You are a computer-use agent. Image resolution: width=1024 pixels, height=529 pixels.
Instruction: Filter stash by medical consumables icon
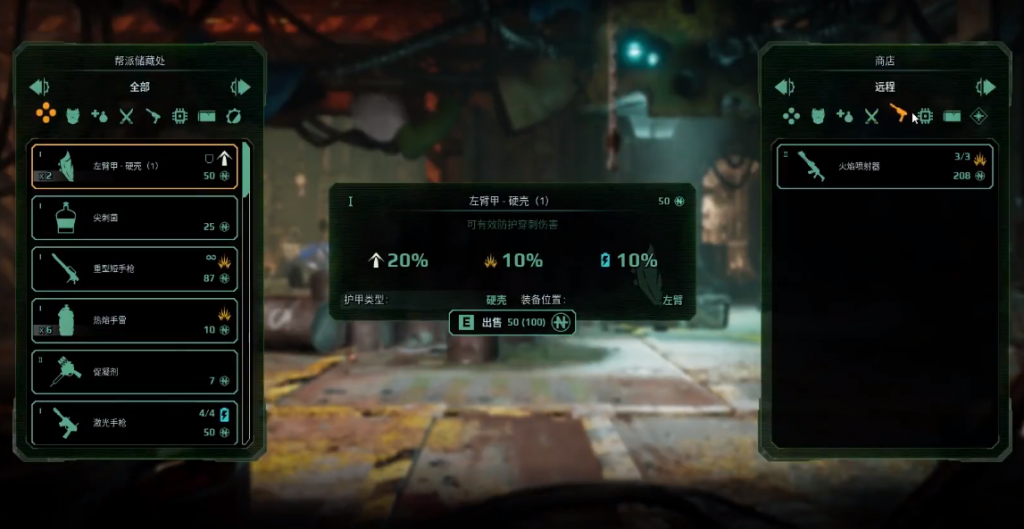tap(100, 116)
